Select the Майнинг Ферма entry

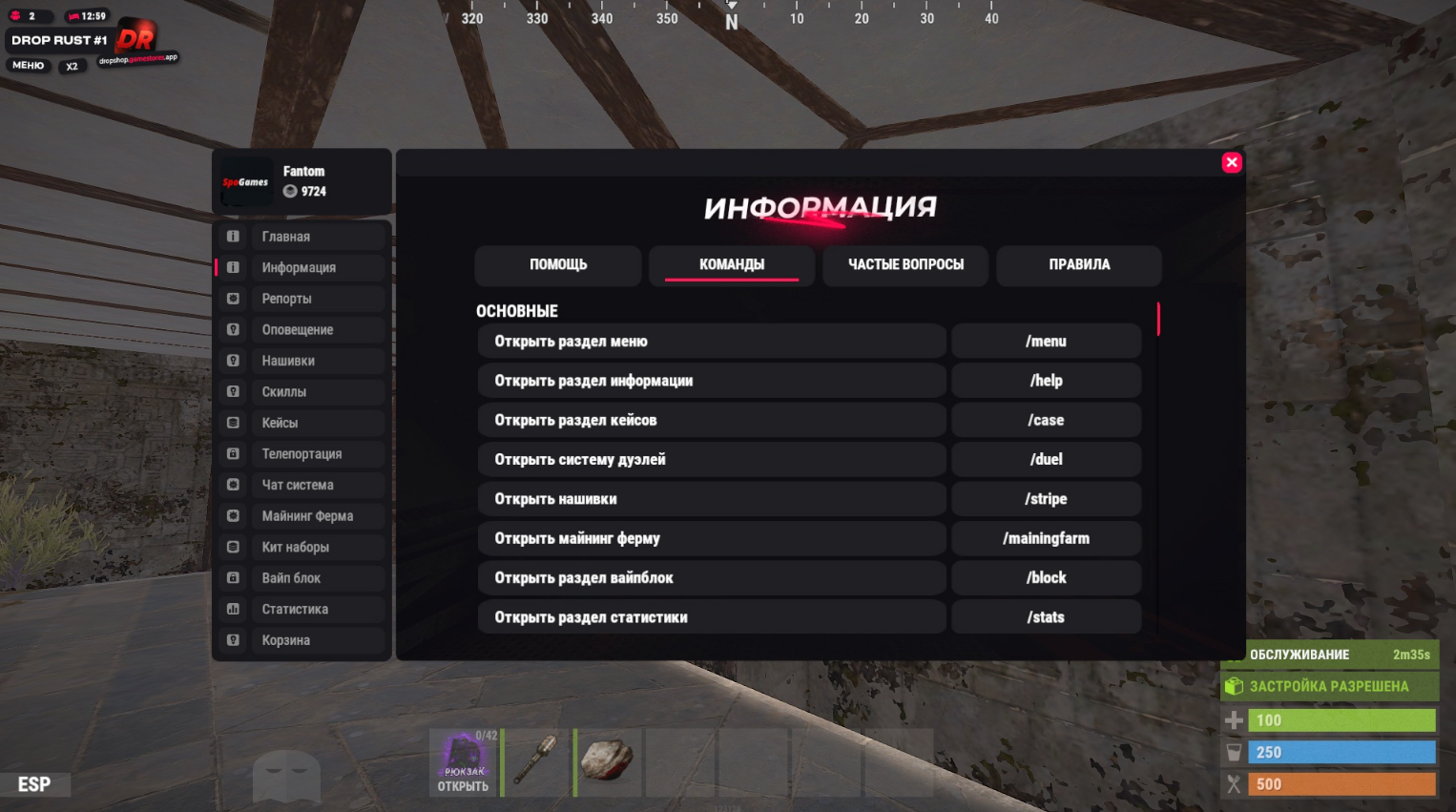pos(302,516)
